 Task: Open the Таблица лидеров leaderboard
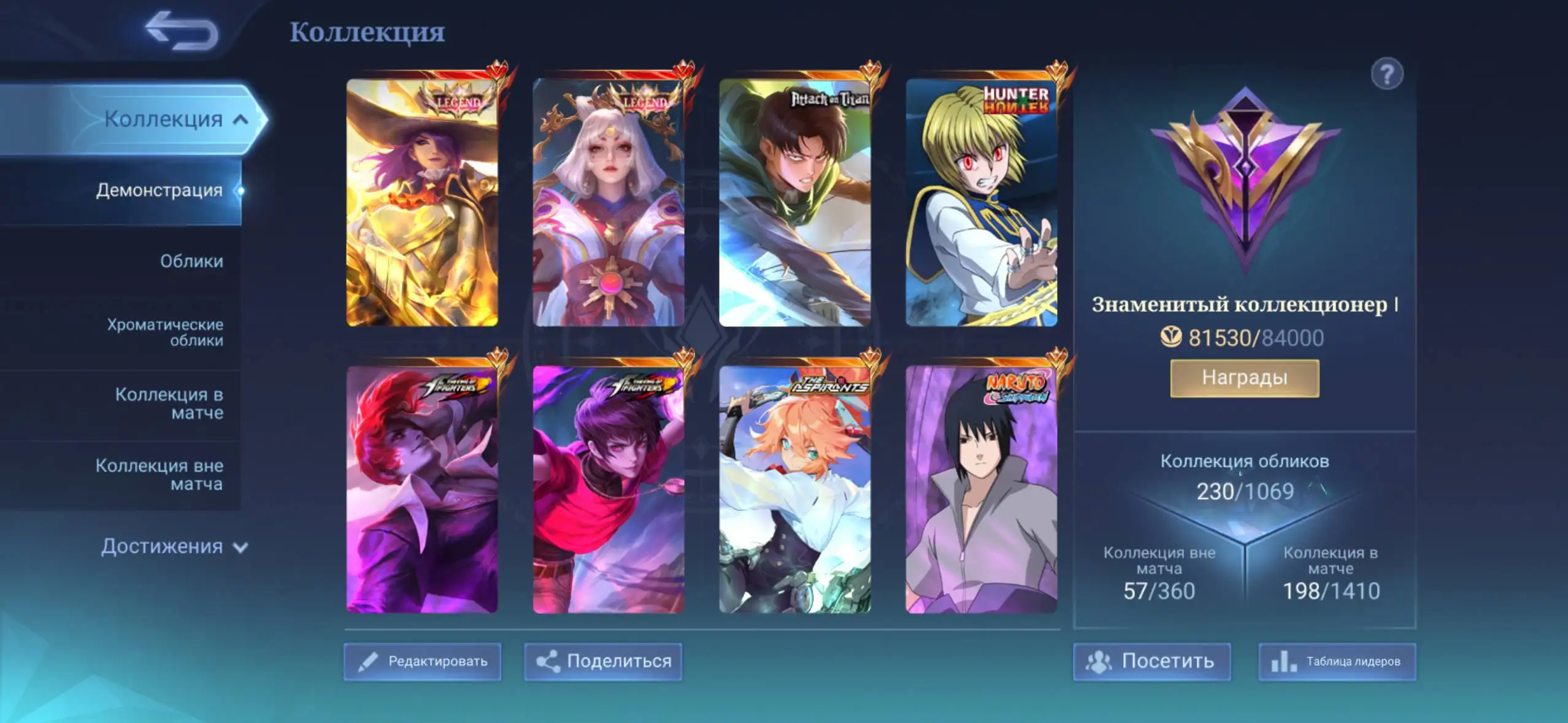(x=1337, y=661)
